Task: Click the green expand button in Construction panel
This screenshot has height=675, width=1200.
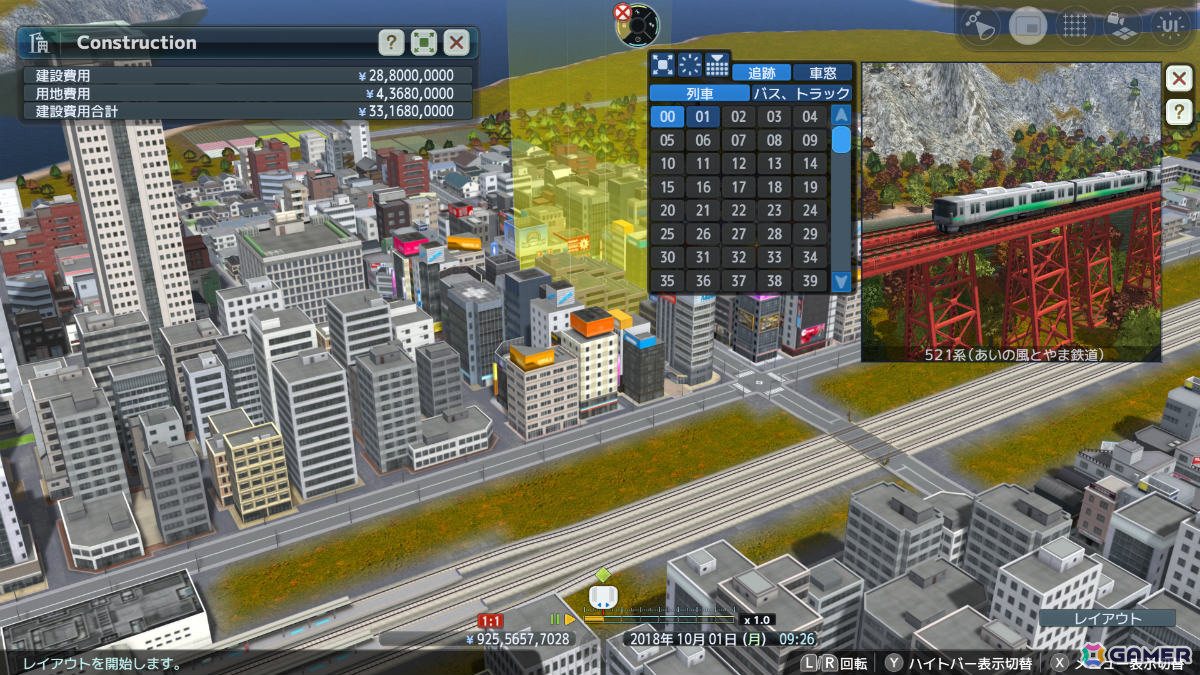Action: pos(424,42)
